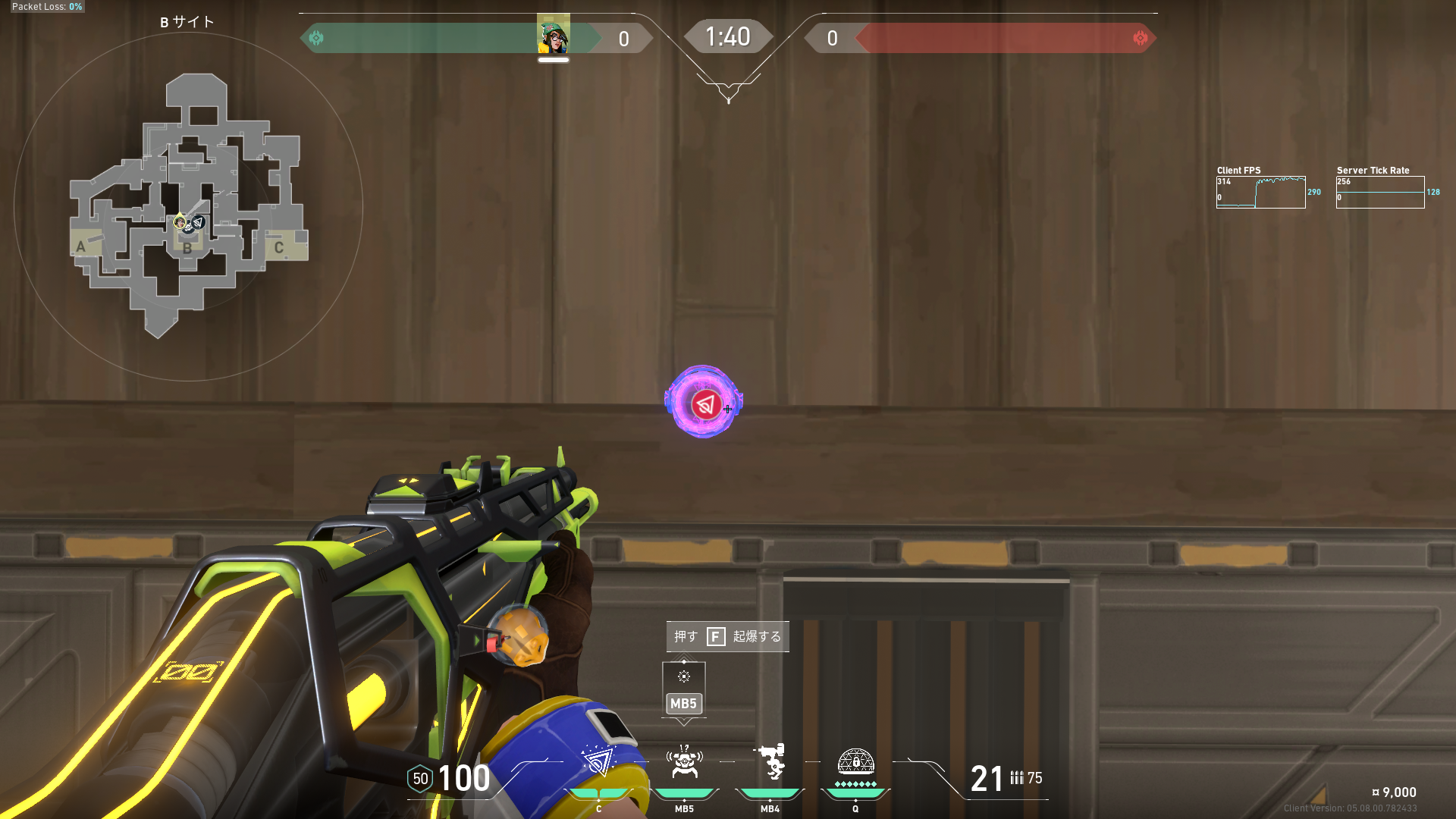1456x819 pixels.
Task: Select the C site marker on minimap
Action: click(279, 247)
